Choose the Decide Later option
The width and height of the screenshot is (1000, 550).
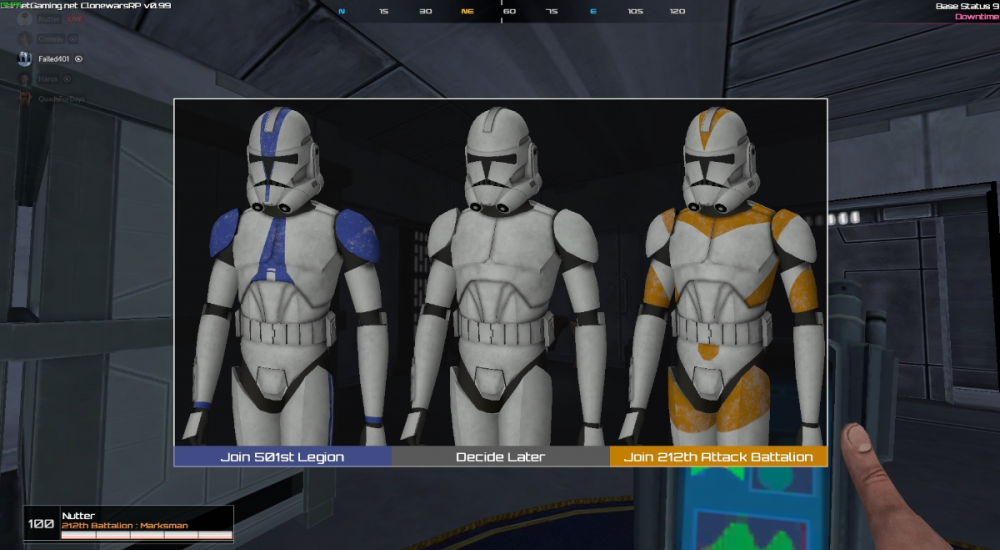500,457
